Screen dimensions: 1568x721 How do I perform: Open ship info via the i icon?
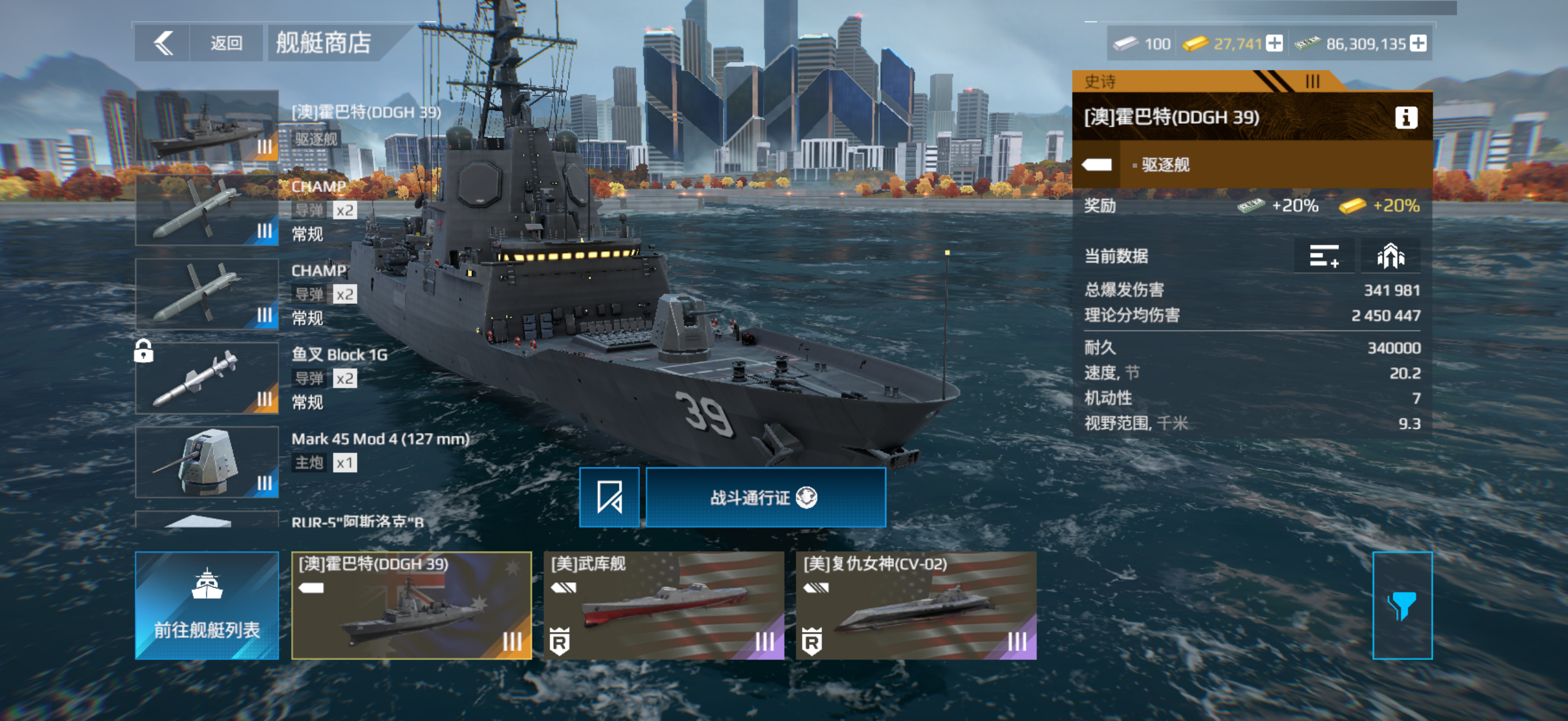click(x=1405, y=117)
